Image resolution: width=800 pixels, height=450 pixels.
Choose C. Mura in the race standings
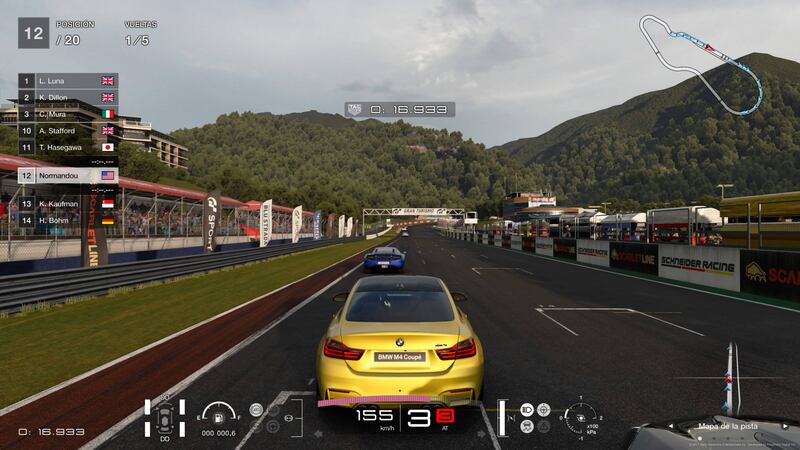[67, 114]
